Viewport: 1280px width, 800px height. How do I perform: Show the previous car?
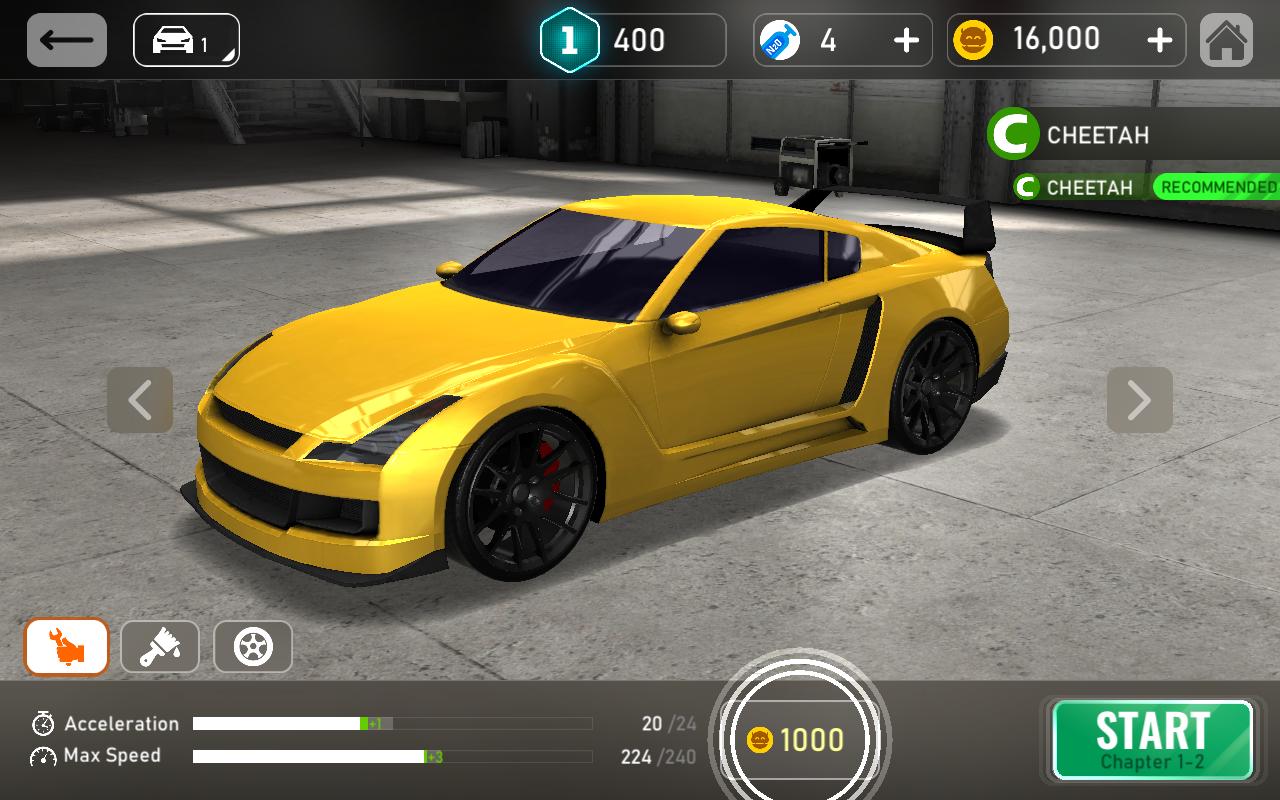click(140, 400)
